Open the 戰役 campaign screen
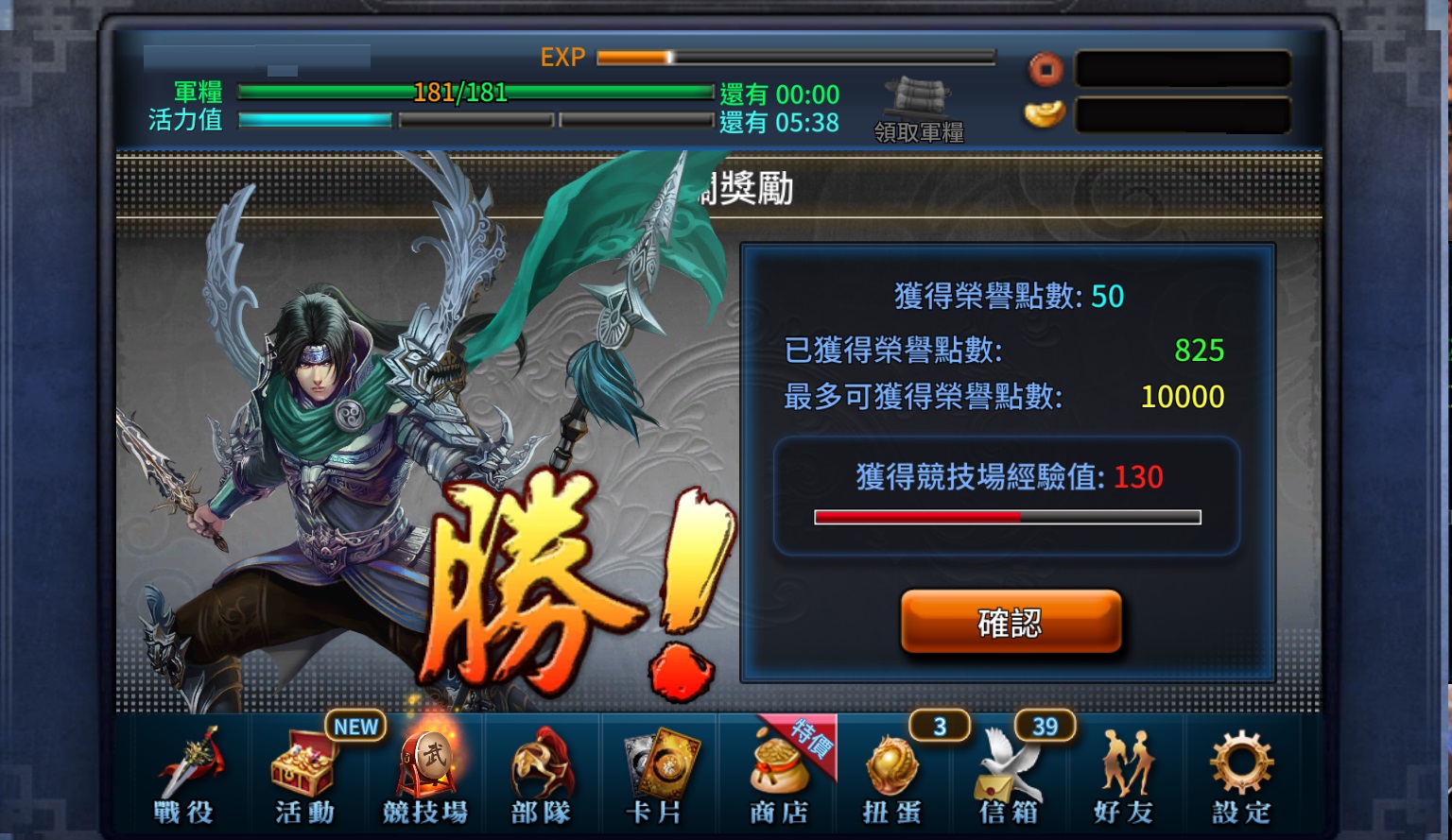The image size is (1452, 840). [x=187, y=775]
